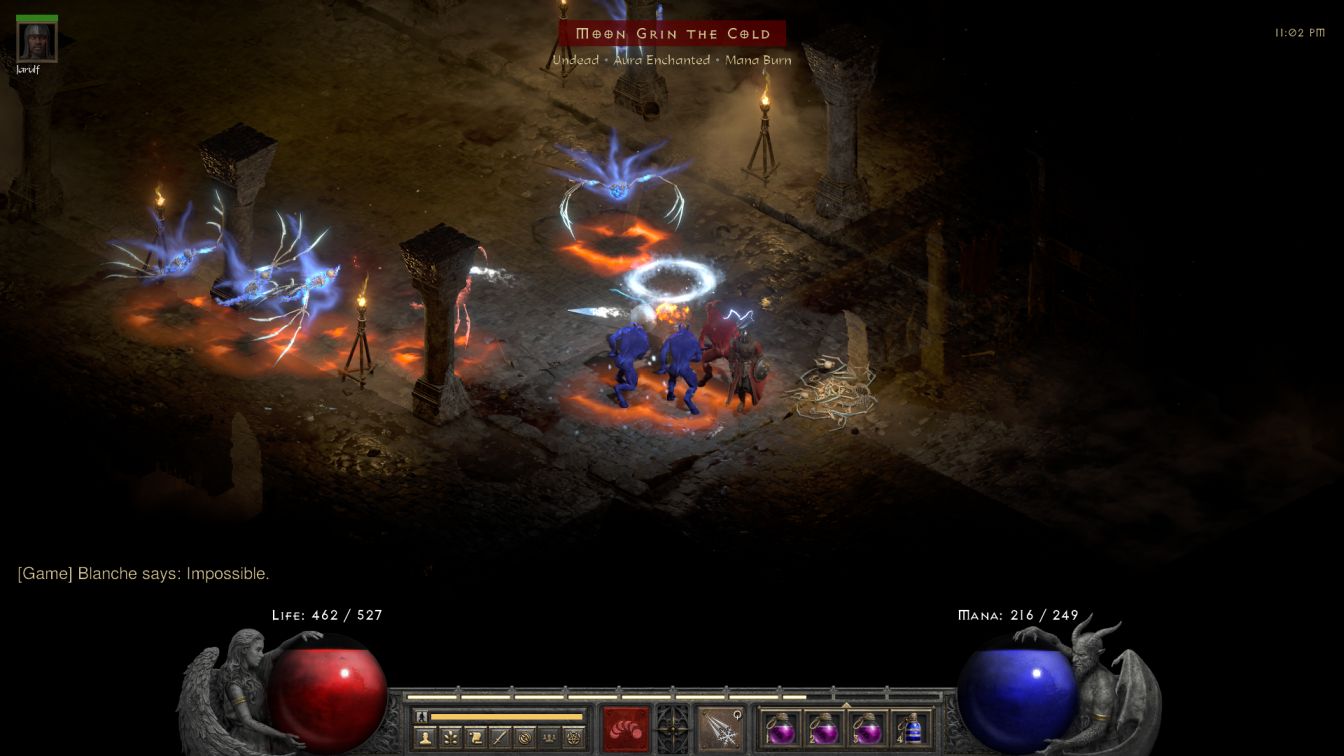Viewport: 1344px width, 756px height.
Task: Use the purple potion in belt slot 1
Action: coord(780,728)
